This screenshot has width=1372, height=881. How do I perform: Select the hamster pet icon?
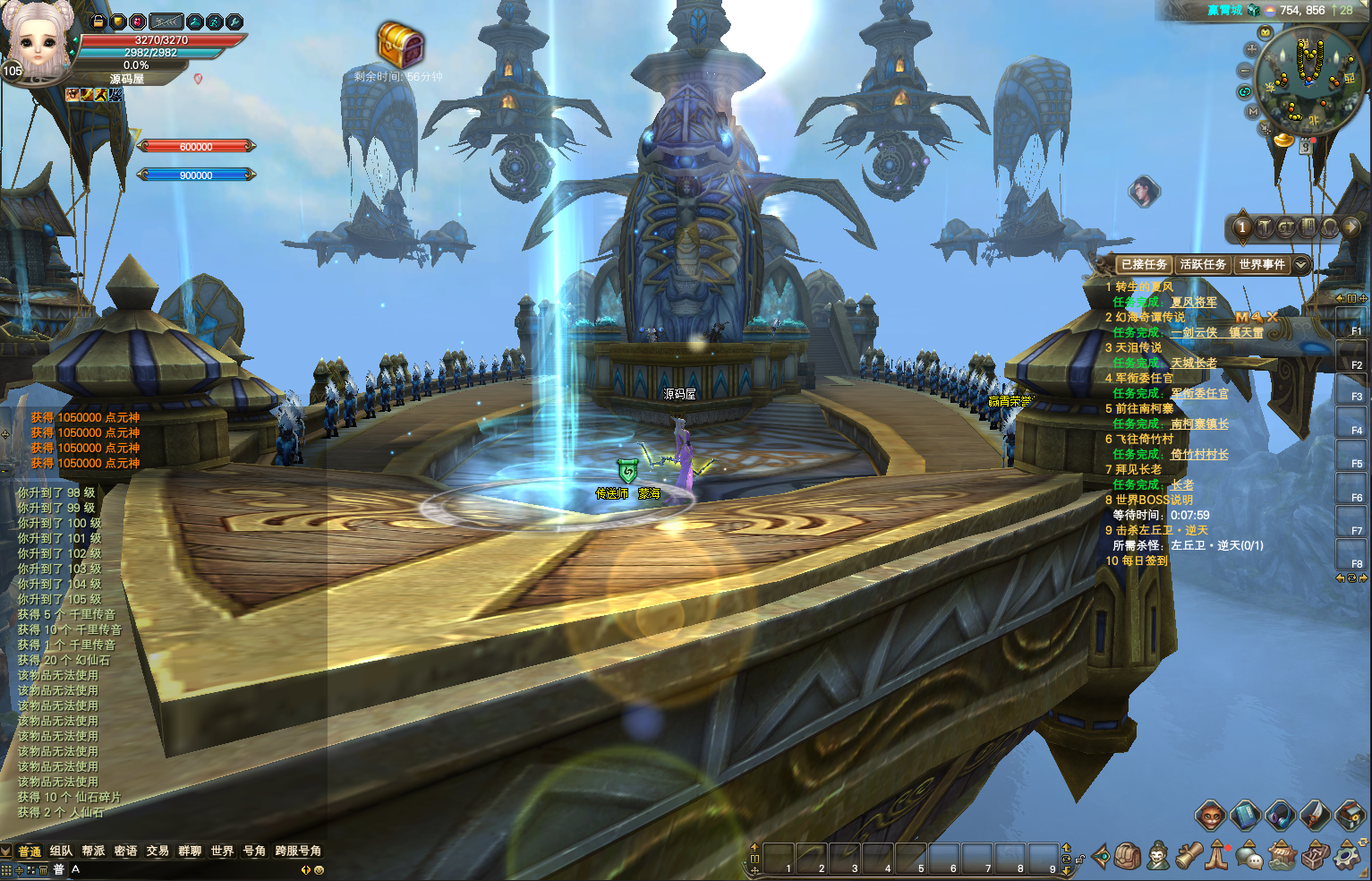tap(1210, 816)
